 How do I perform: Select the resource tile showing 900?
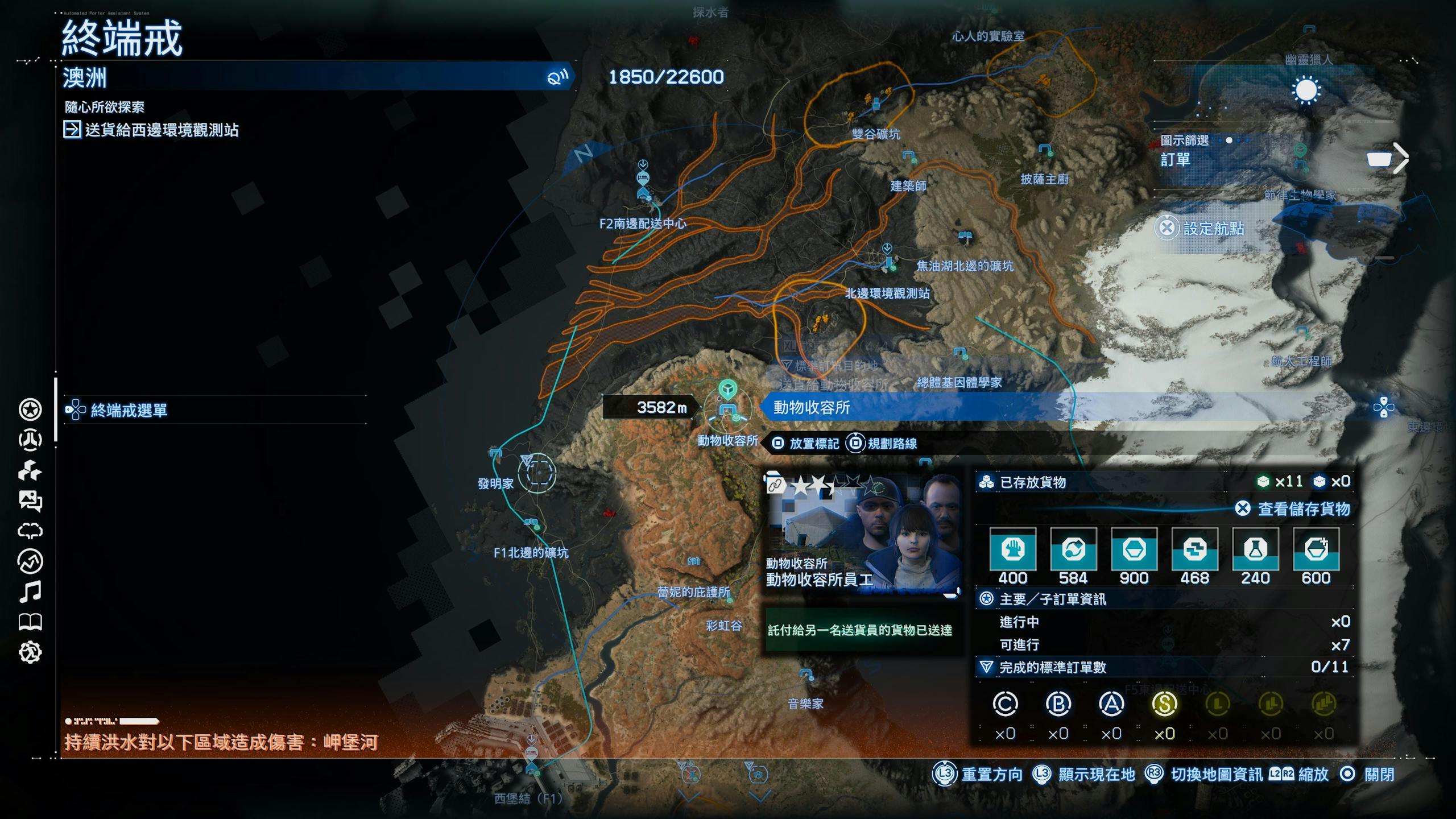coord(1134,549)
